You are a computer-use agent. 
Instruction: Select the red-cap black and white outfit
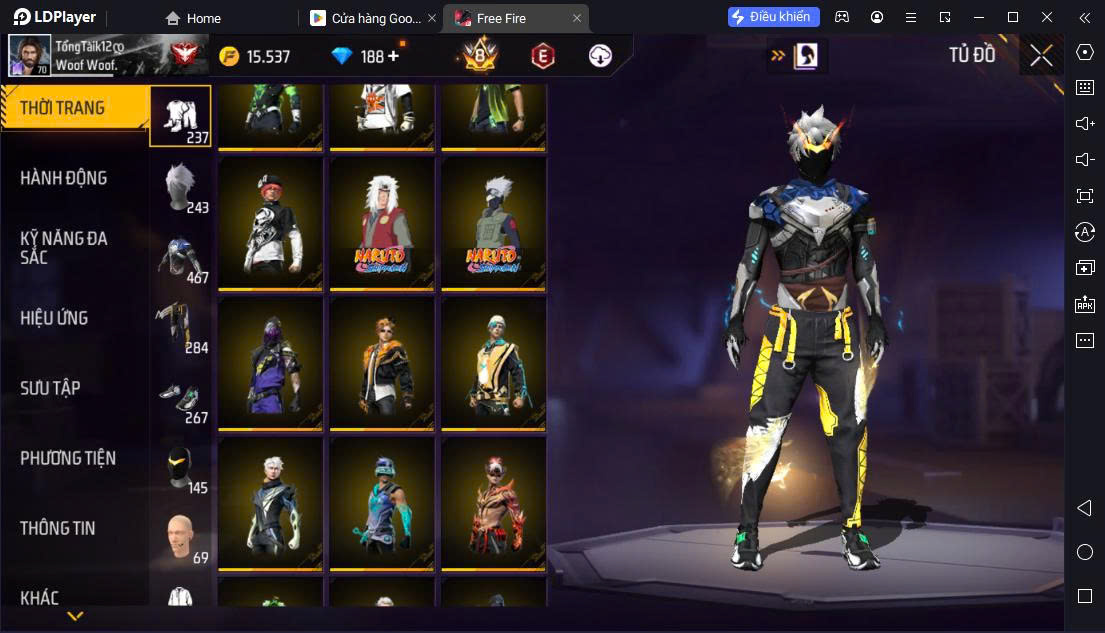[x=271, y=222]
